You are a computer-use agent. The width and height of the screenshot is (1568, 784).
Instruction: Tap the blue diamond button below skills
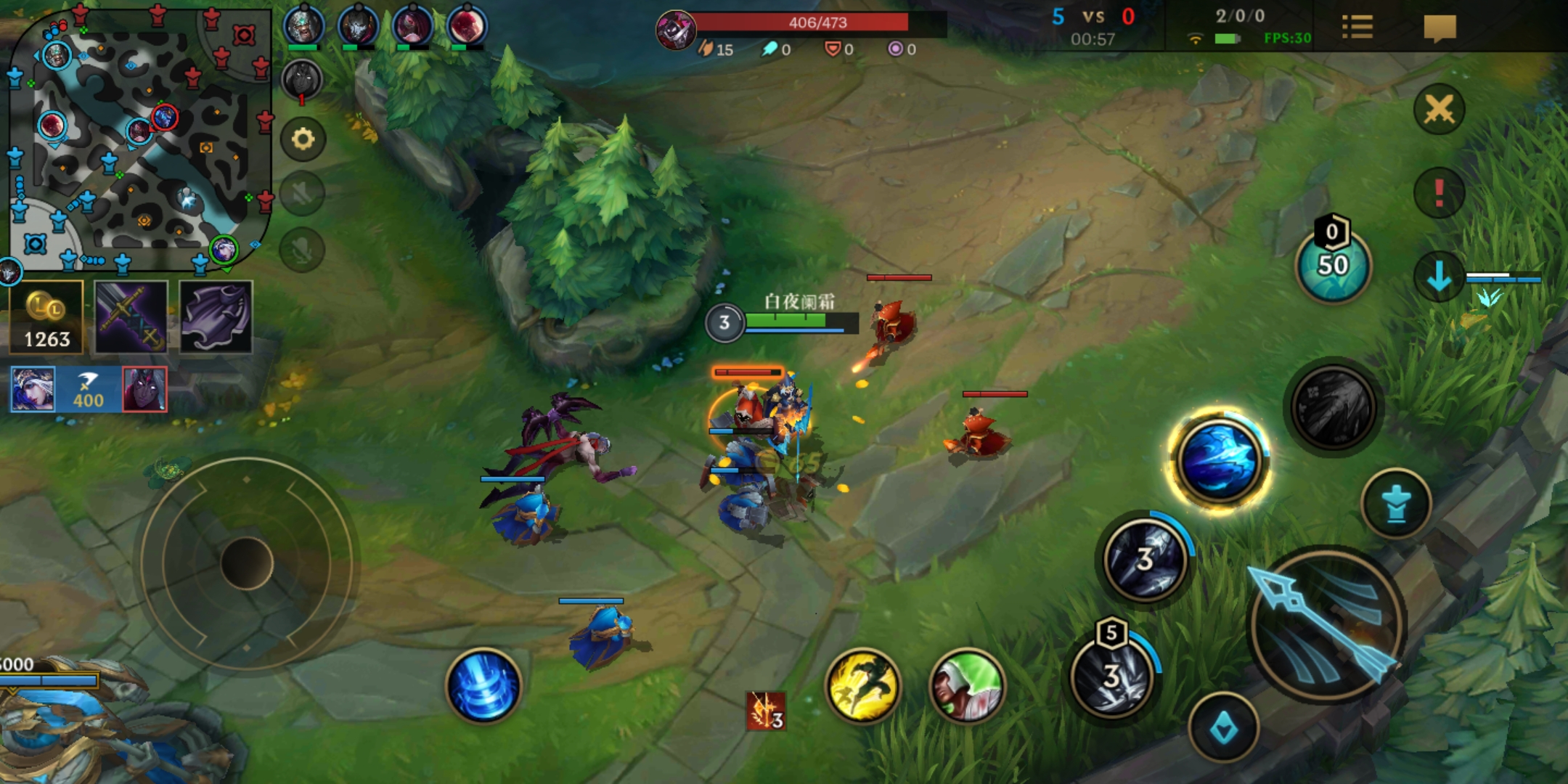pos(1224,727)
